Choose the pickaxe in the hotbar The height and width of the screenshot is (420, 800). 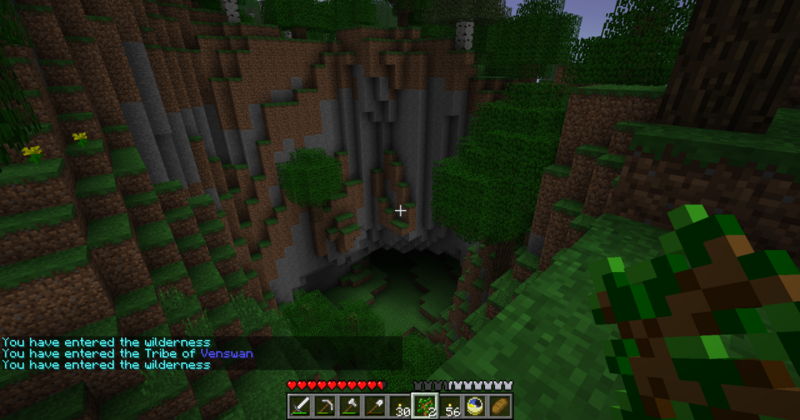(325, 405)
